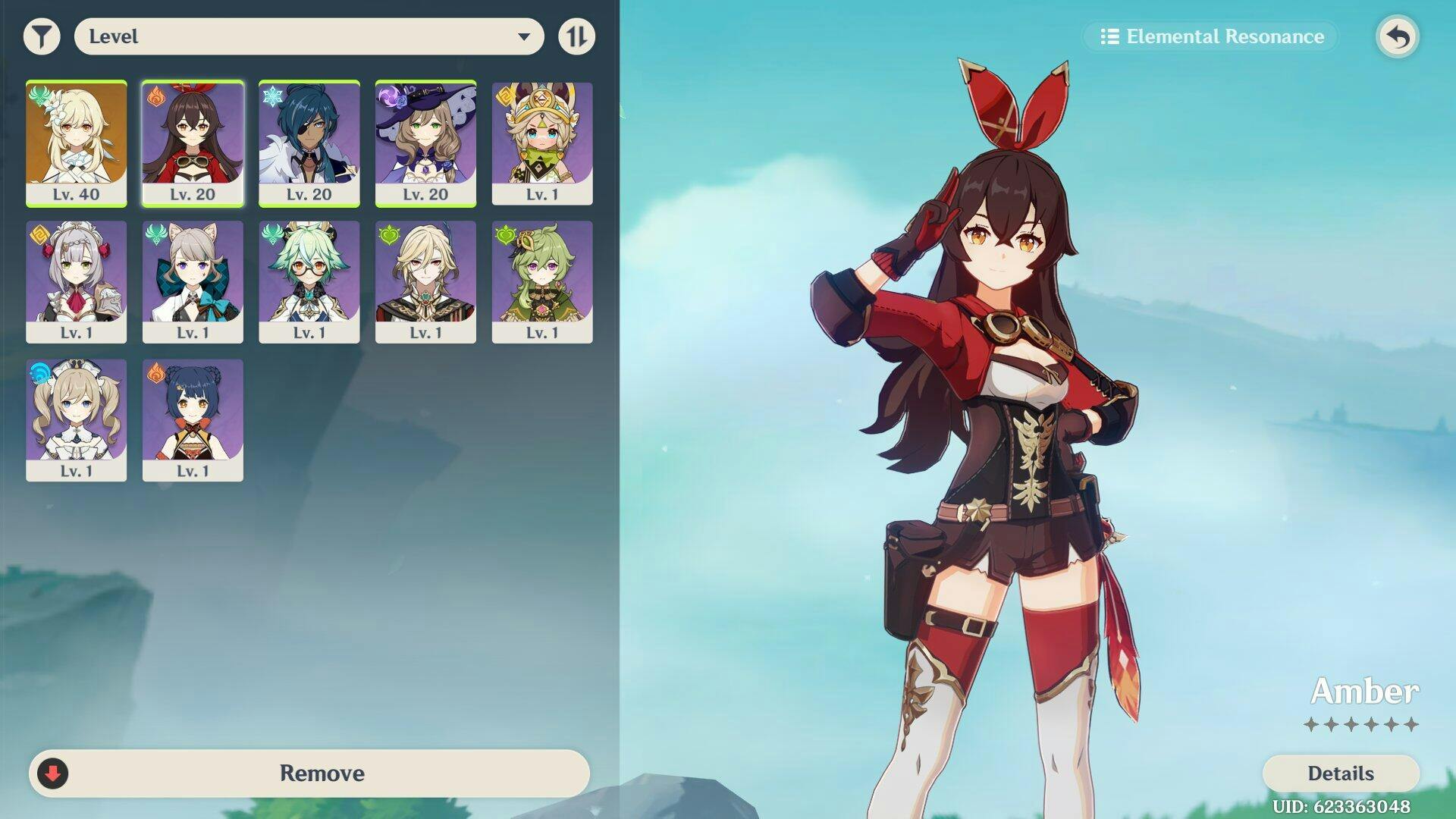The height and width of the screenshot is (819, 1456).
Task: Select the green-haired Collei card
Action: pyautogui.click(x=542, y=282)
